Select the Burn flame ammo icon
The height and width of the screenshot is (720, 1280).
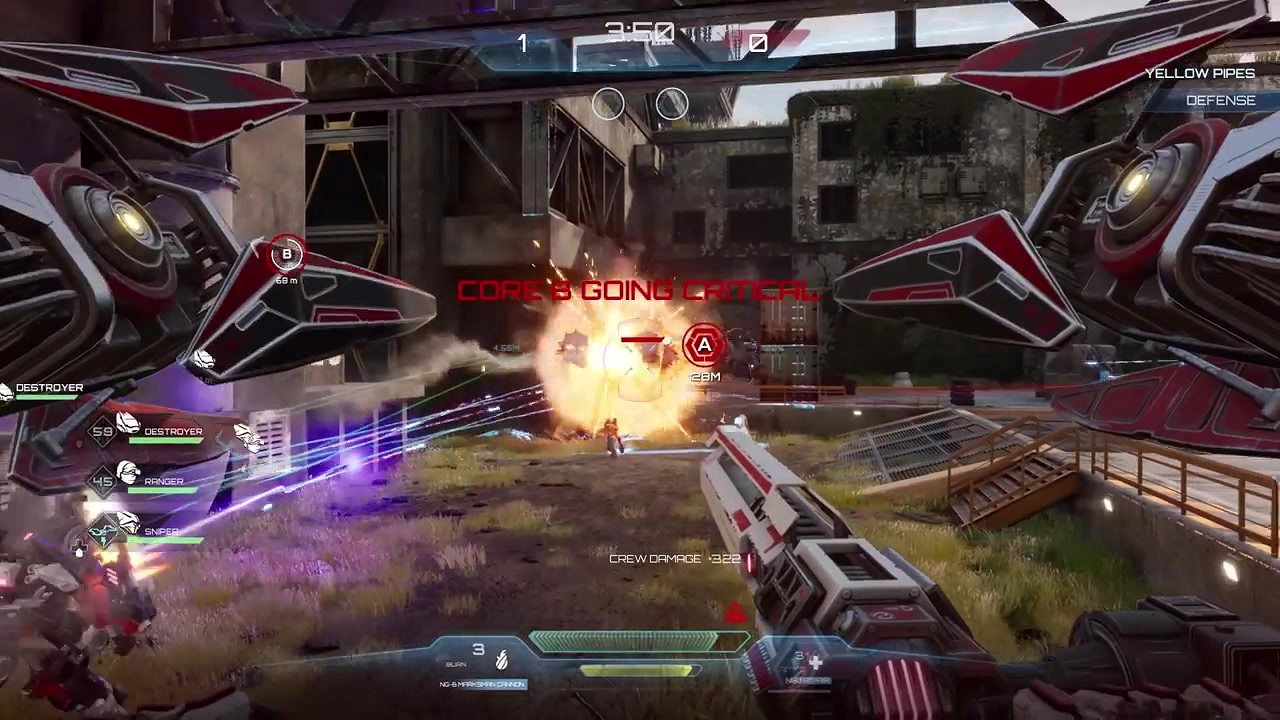pyautogui.click(x=502, y=658)
